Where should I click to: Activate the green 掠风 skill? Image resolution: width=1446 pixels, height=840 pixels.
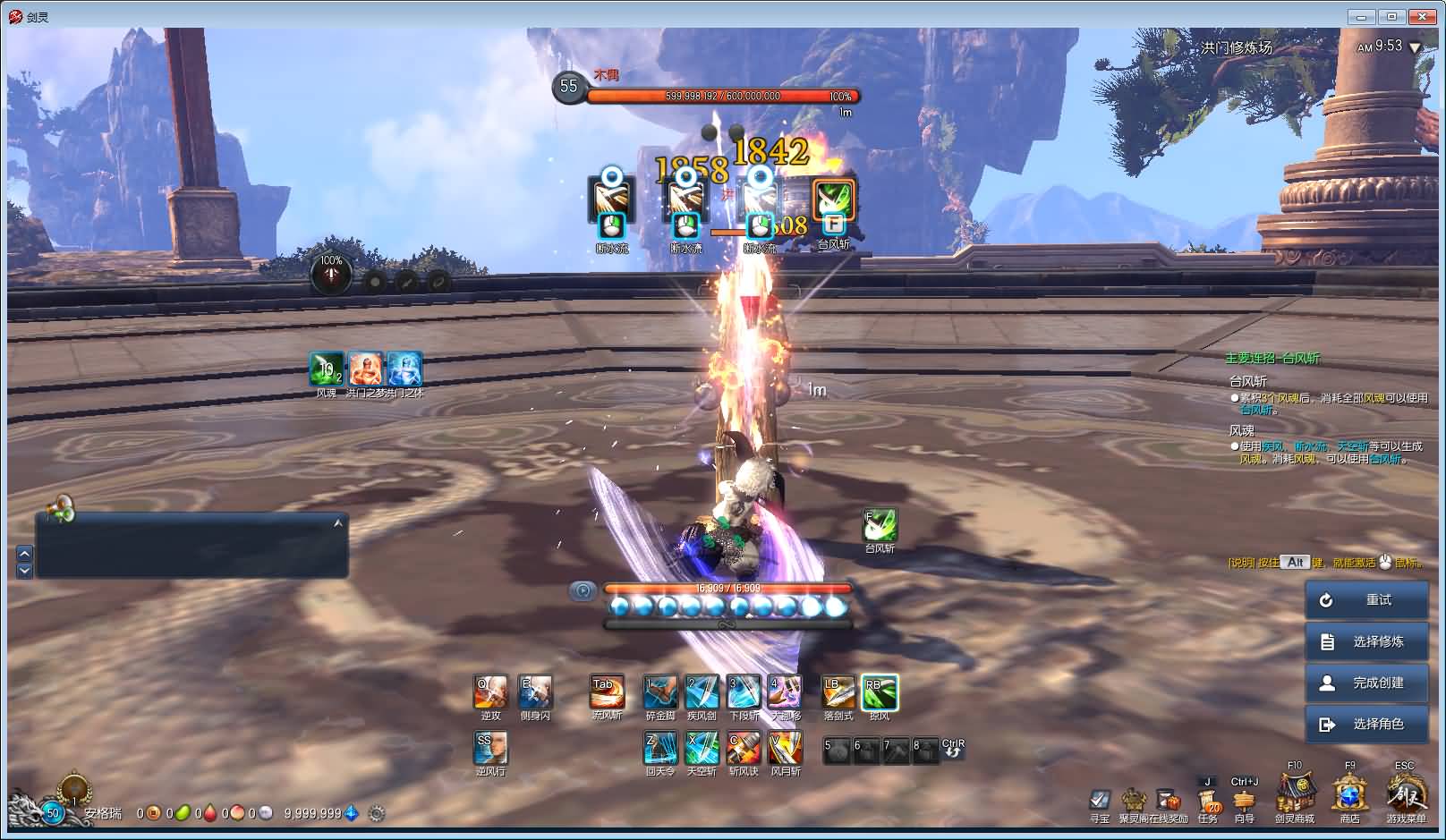(x=880, y=692)
